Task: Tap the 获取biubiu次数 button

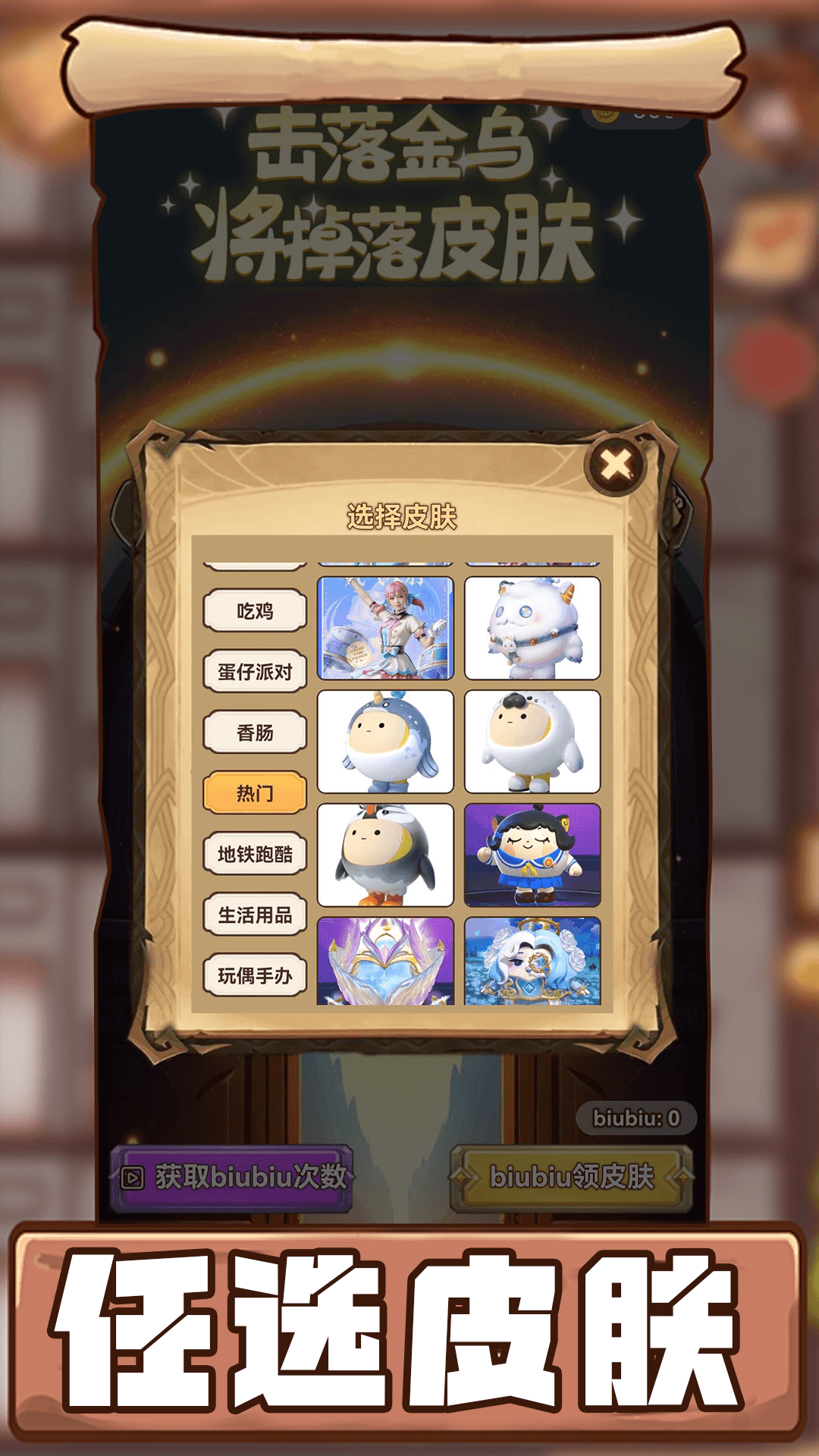Action: 232,1177
